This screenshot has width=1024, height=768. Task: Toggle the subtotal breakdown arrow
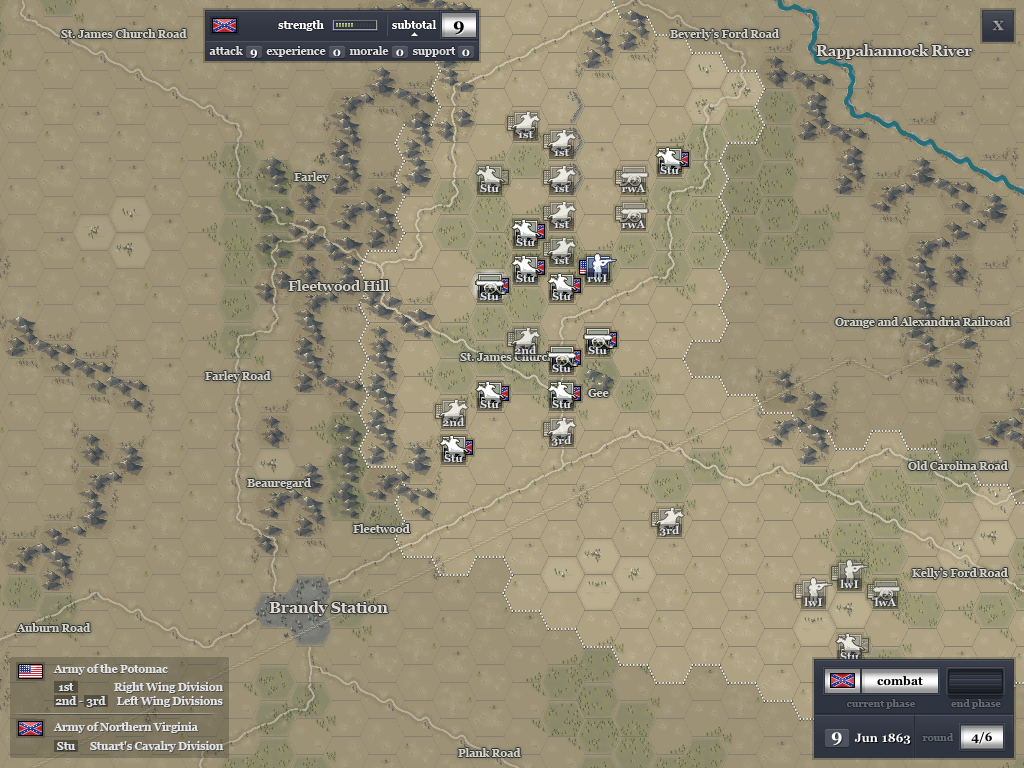(414, 33)
